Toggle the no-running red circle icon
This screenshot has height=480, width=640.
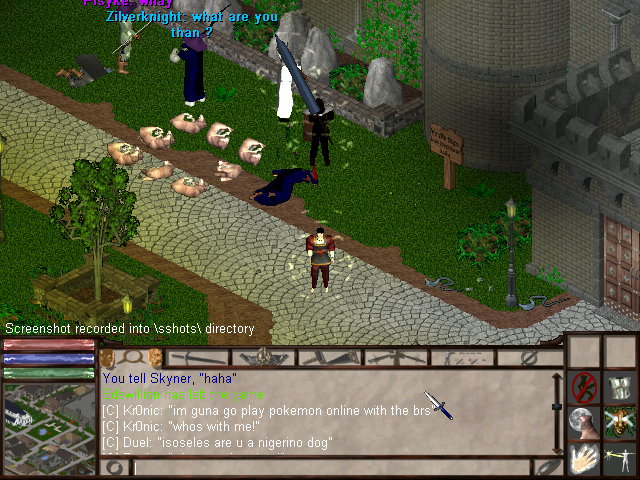coord(584,385)
